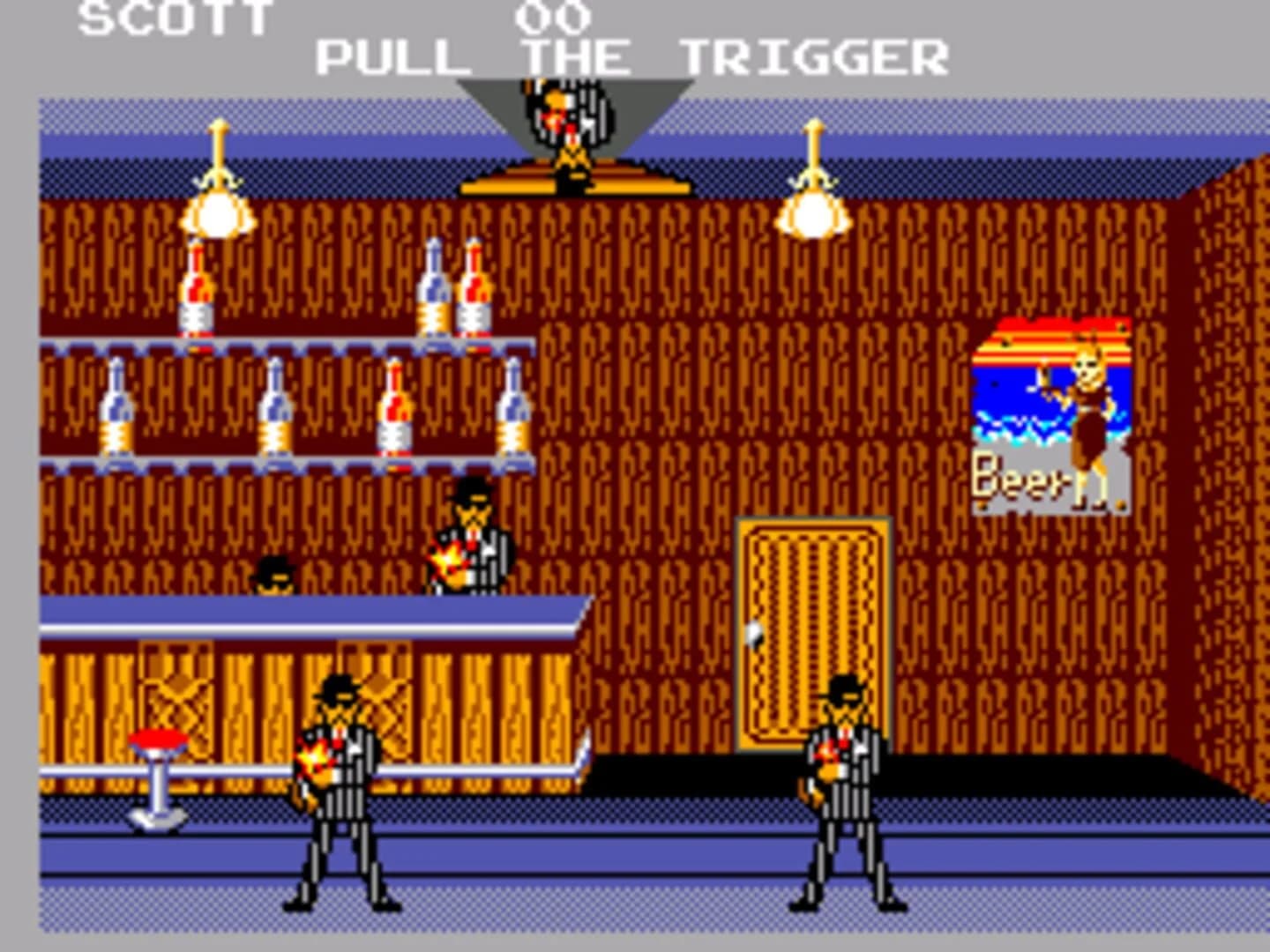1270x952 pixels.
Task: Select the SCOTT player name text
Action: [x=174, y=16]
